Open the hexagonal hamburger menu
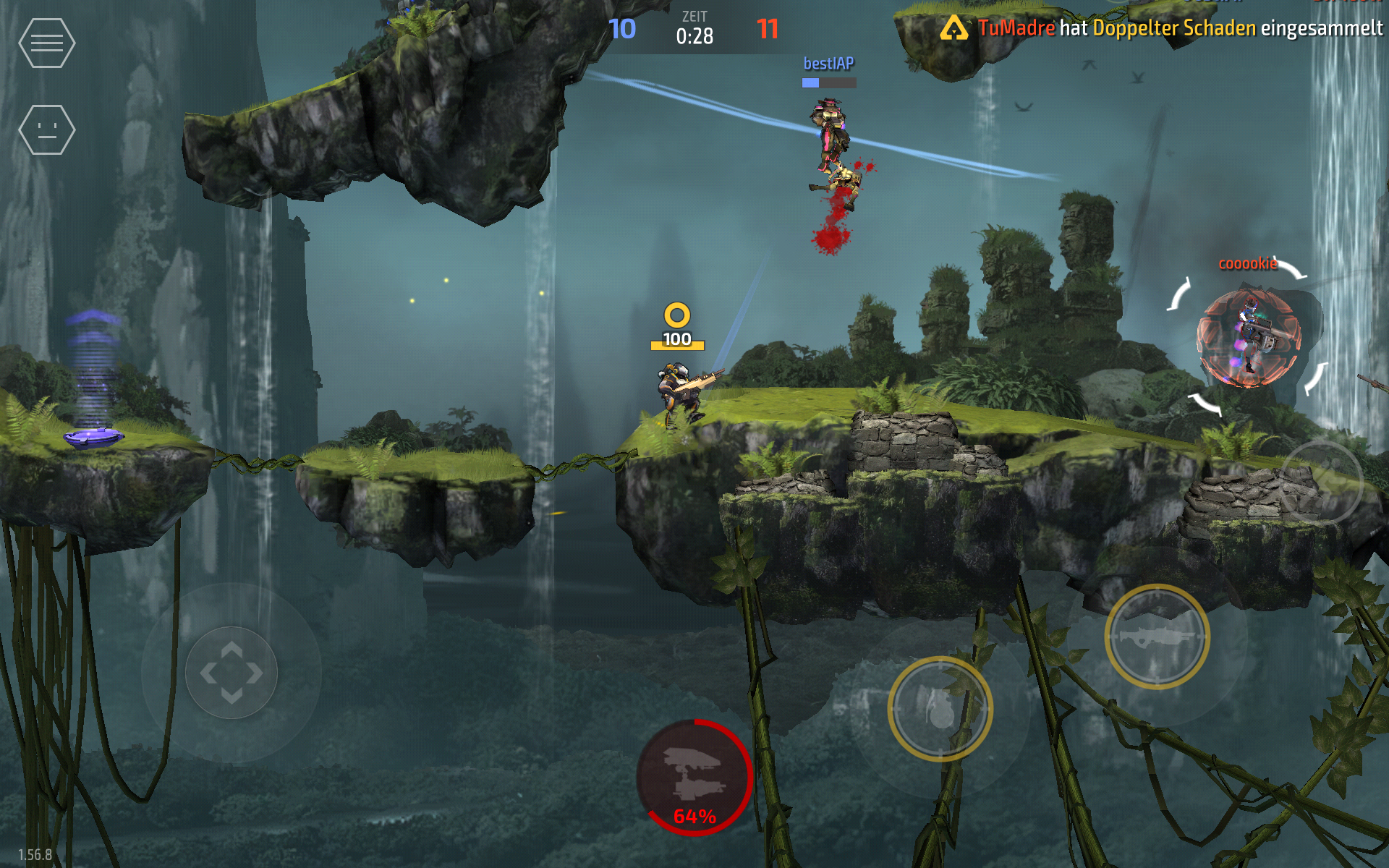 [x=46, y=43]
